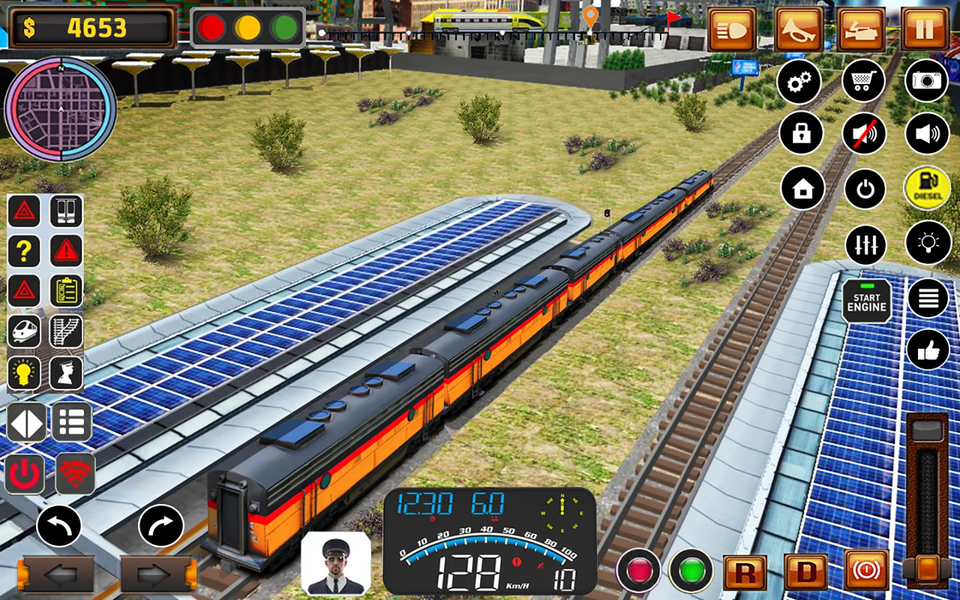Open the settings gear icon

tap(801, 81)
